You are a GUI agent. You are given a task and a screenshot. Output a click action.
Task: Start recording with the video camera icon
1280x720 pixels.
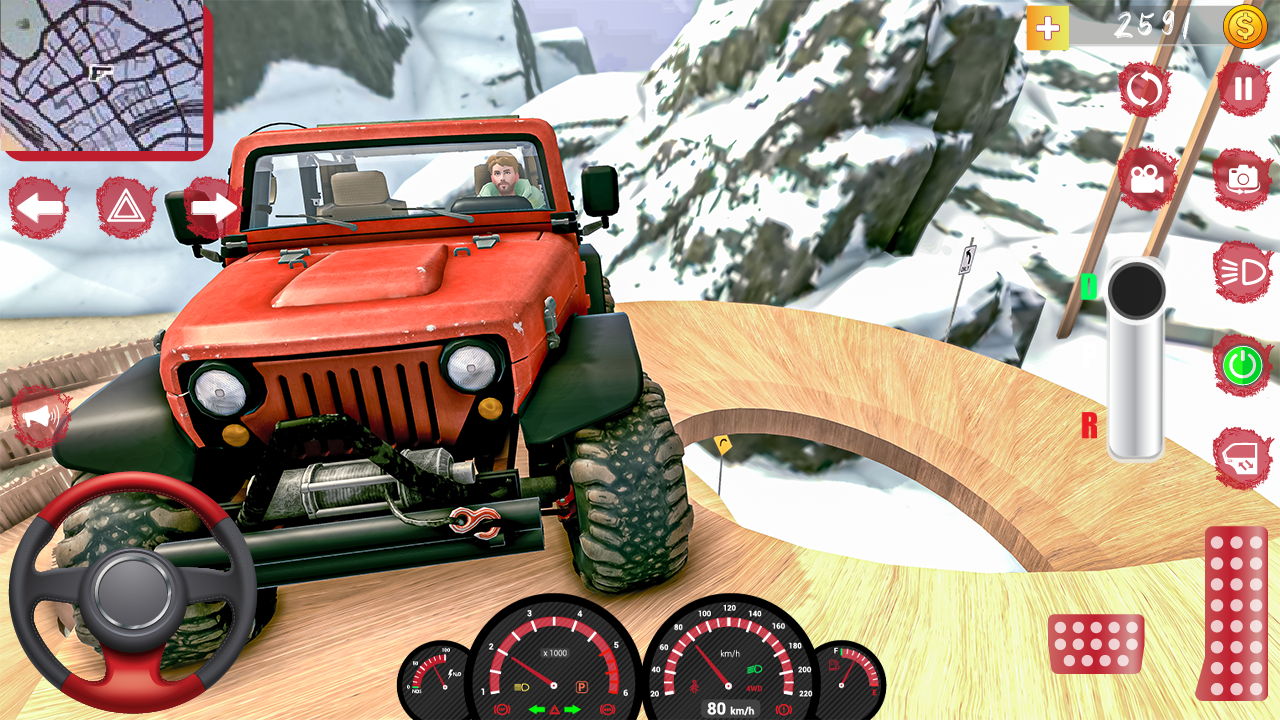(x=1146, y=180)
